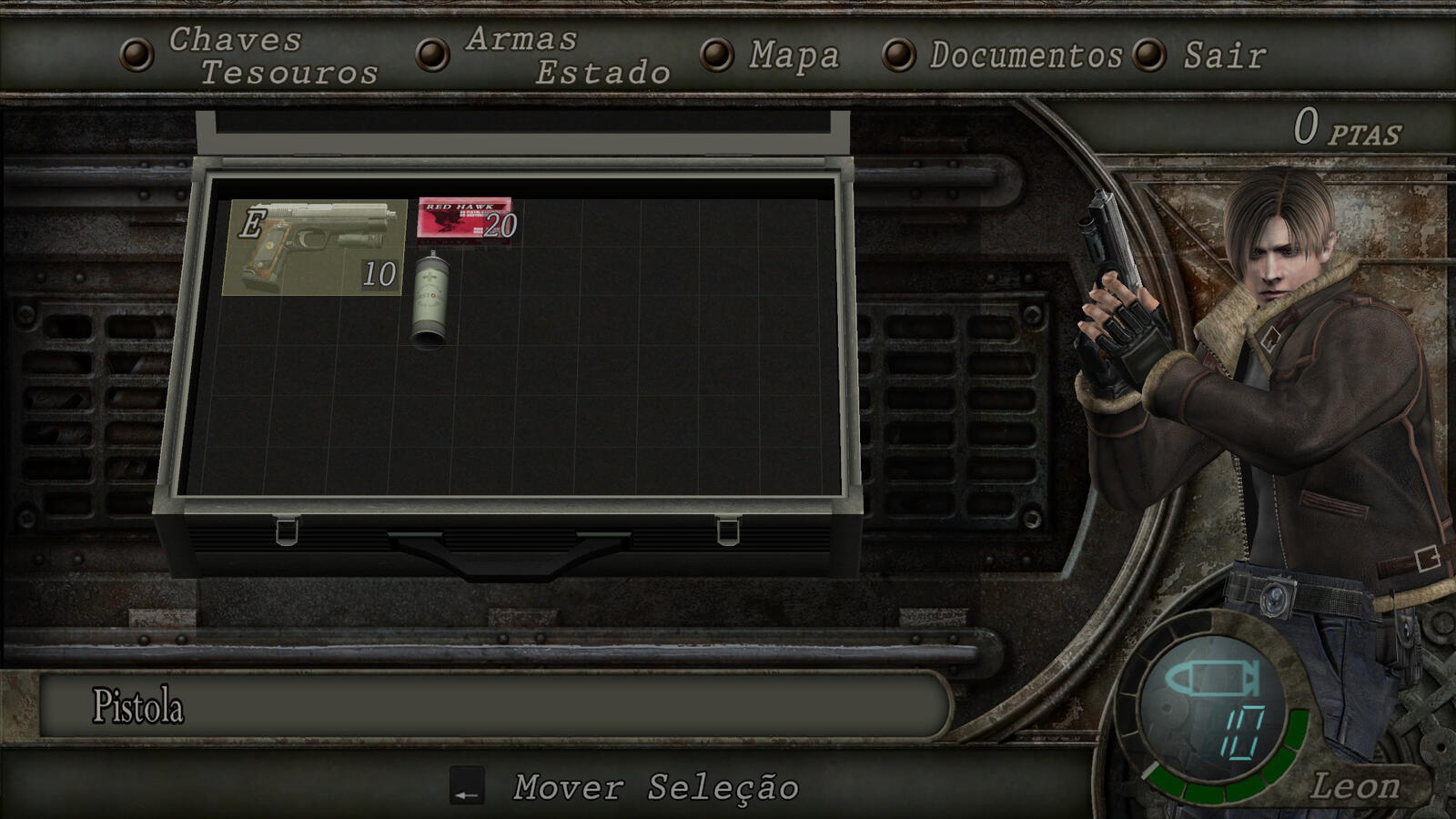1456x819 pixels.
Task: View the Documentos section
Action: point(1025,56)
